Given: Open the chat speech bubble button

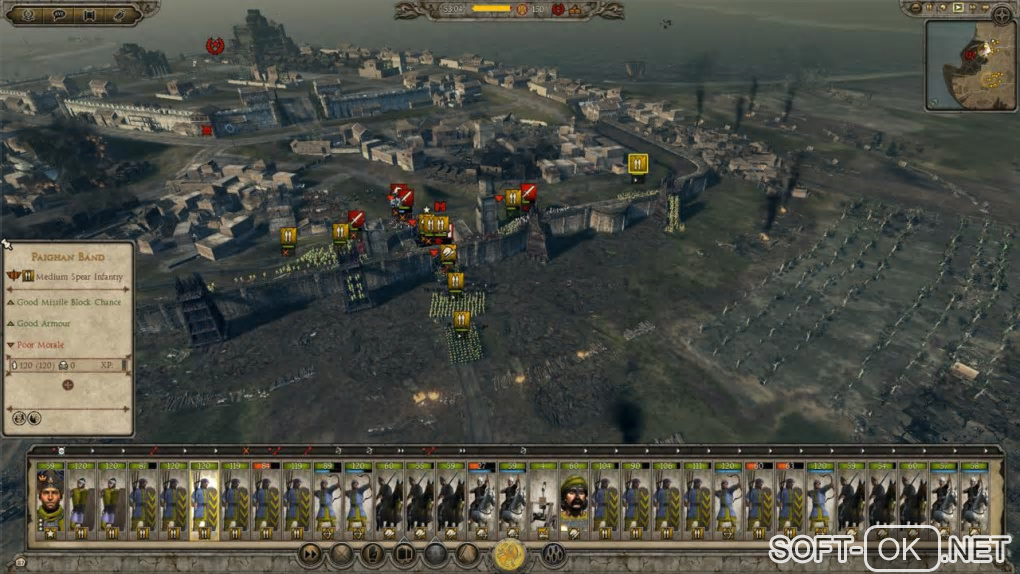Looking at the screenshot, I should pos(58,14).
